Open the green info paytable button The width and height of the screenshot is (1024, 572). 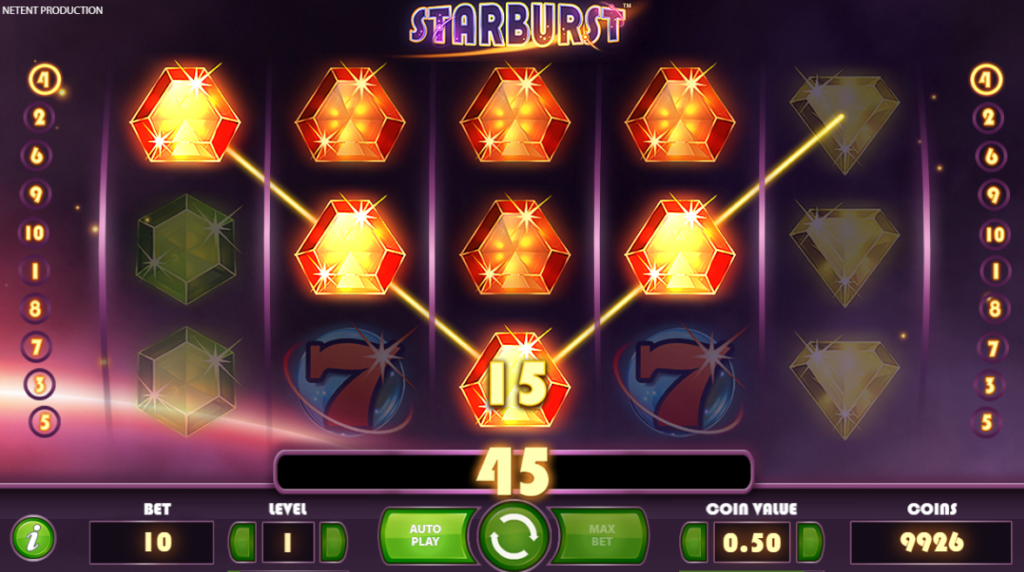point(34,538)
